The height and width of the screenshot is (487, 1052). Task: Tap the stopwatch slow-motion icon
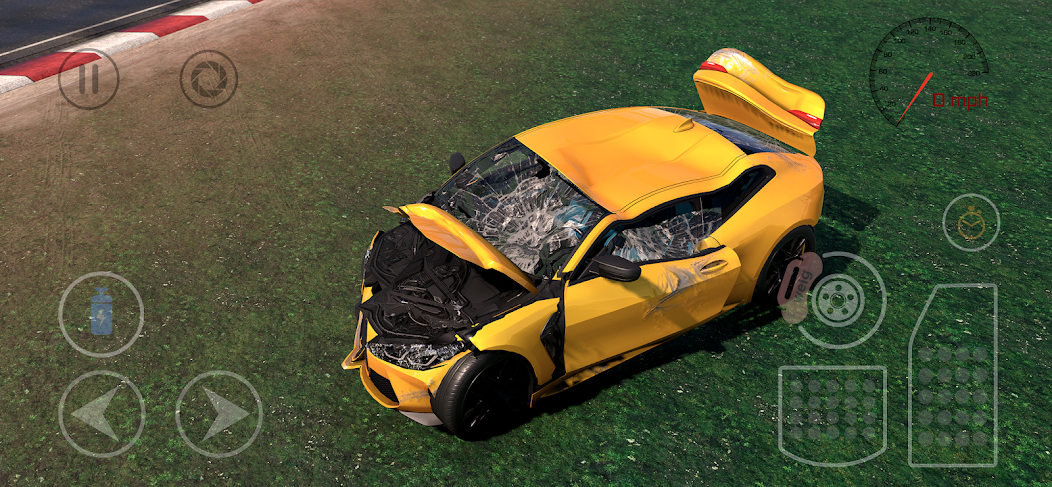point(971,222)
